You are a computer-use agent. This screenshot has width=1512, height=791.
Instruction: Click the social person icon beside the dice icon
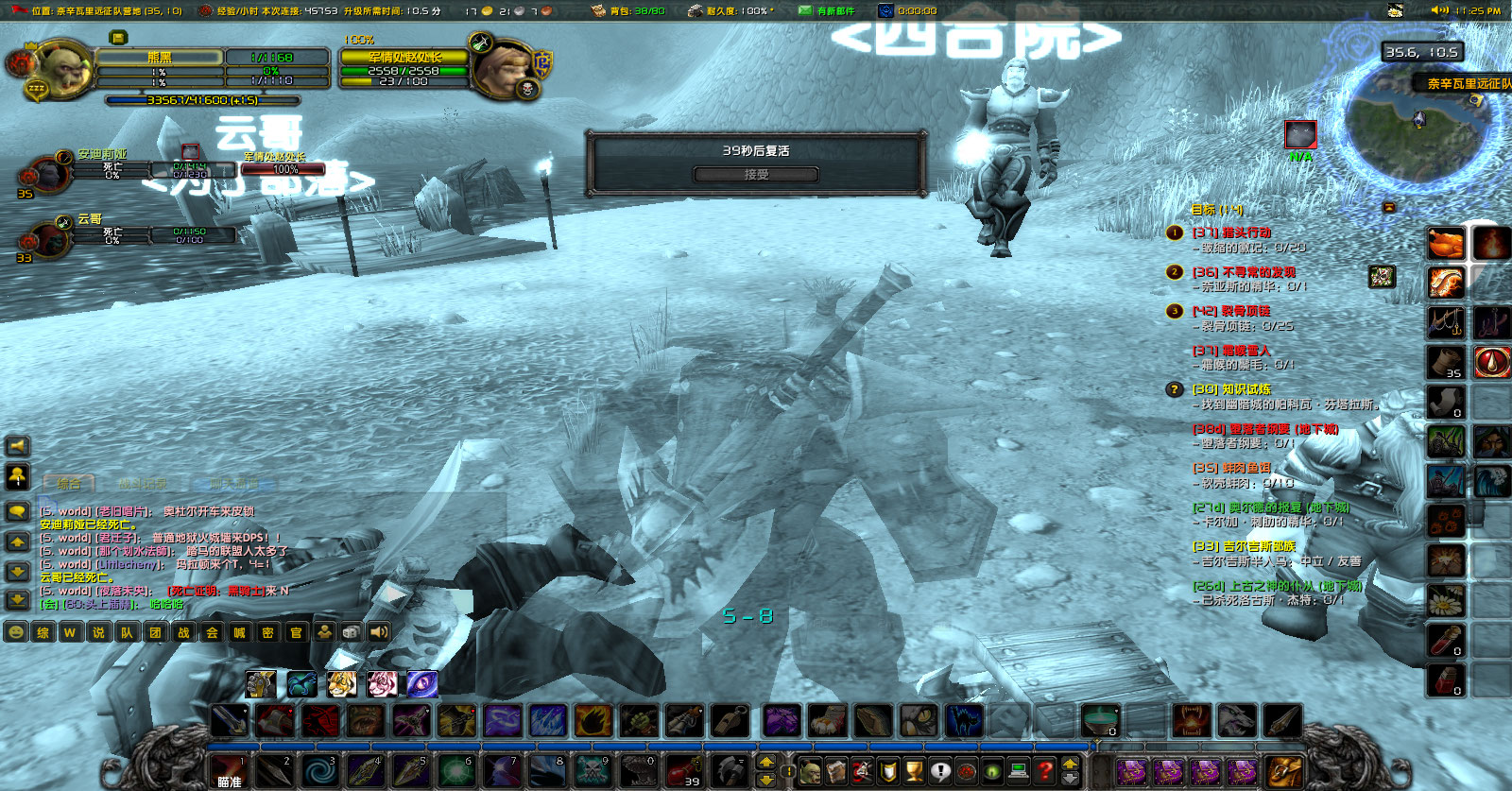(x=325, y=631)
